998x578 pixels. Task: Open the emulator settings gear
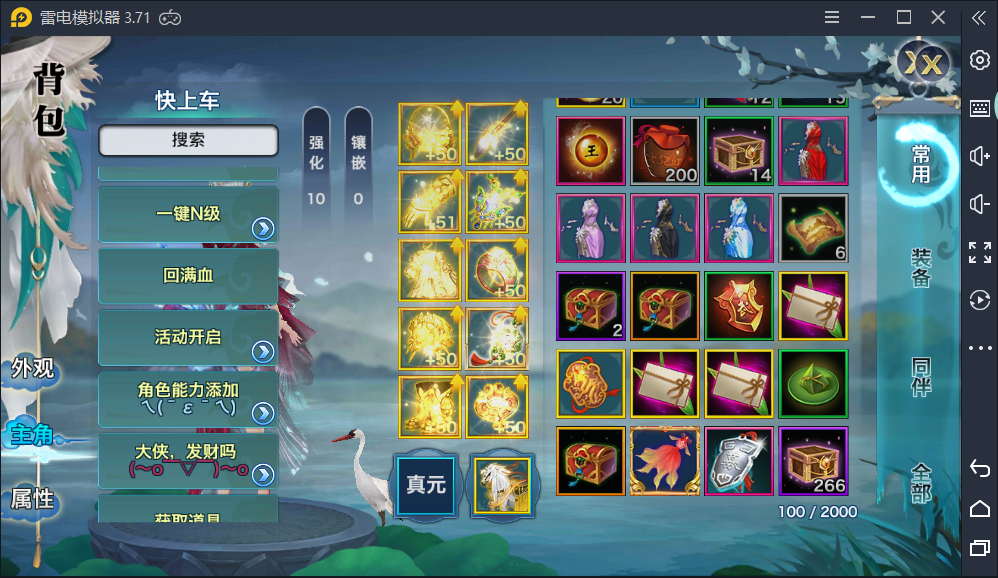(980, 60)
